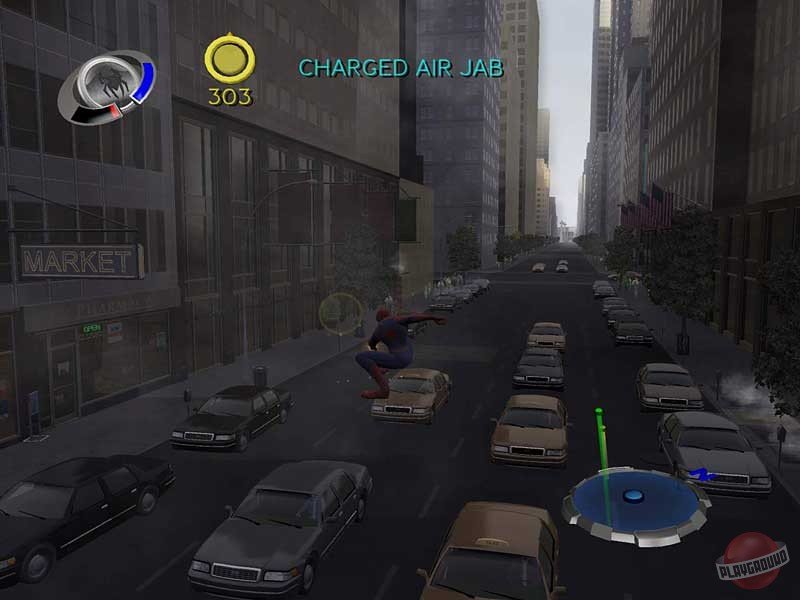
Task: Click the yellow hero points token icon
Action: click(x=230, y=59)
